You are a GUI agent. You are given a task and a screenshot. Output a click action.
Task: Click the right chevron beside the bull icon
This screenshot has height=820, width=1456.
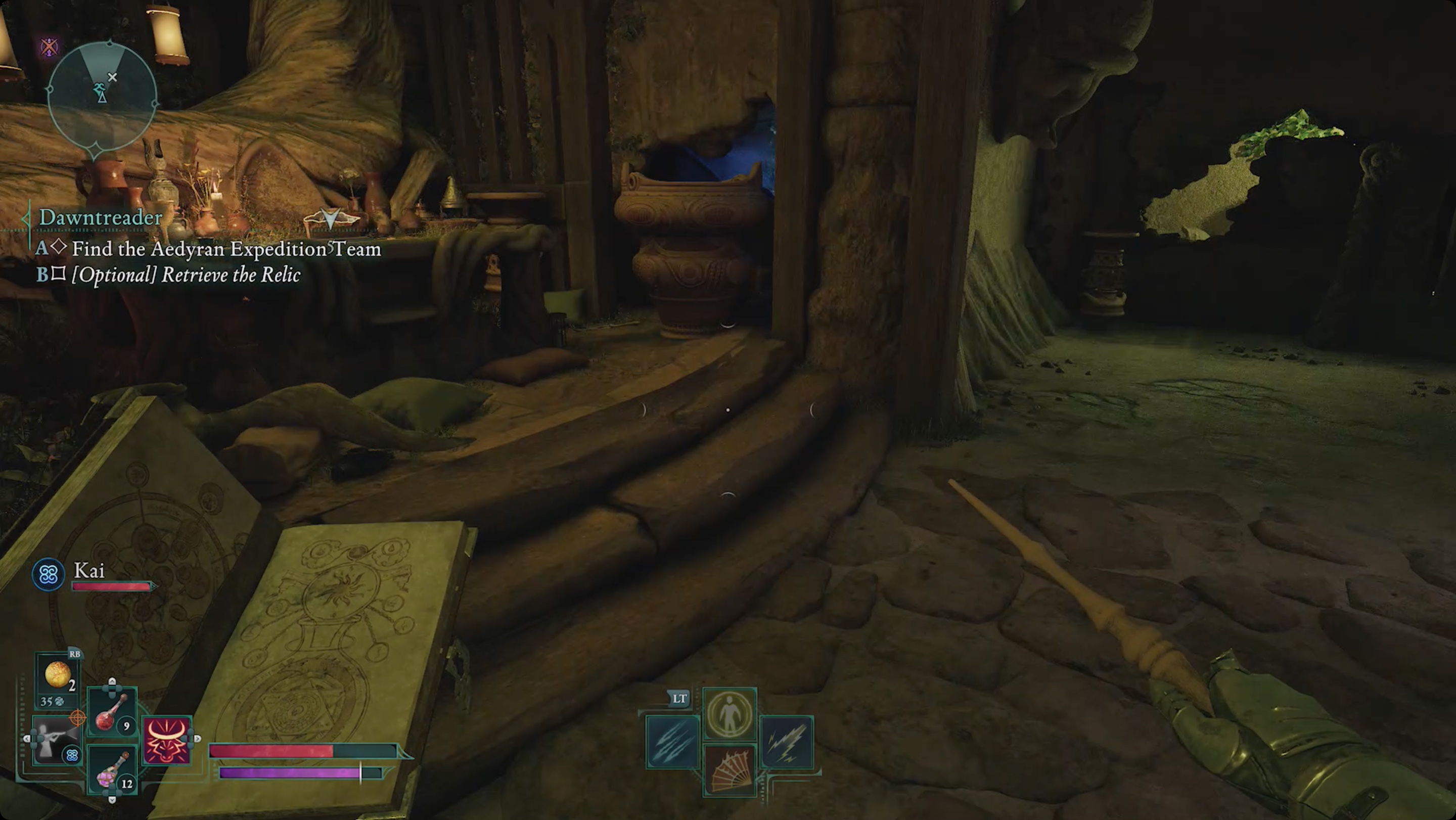coord(198,739)
